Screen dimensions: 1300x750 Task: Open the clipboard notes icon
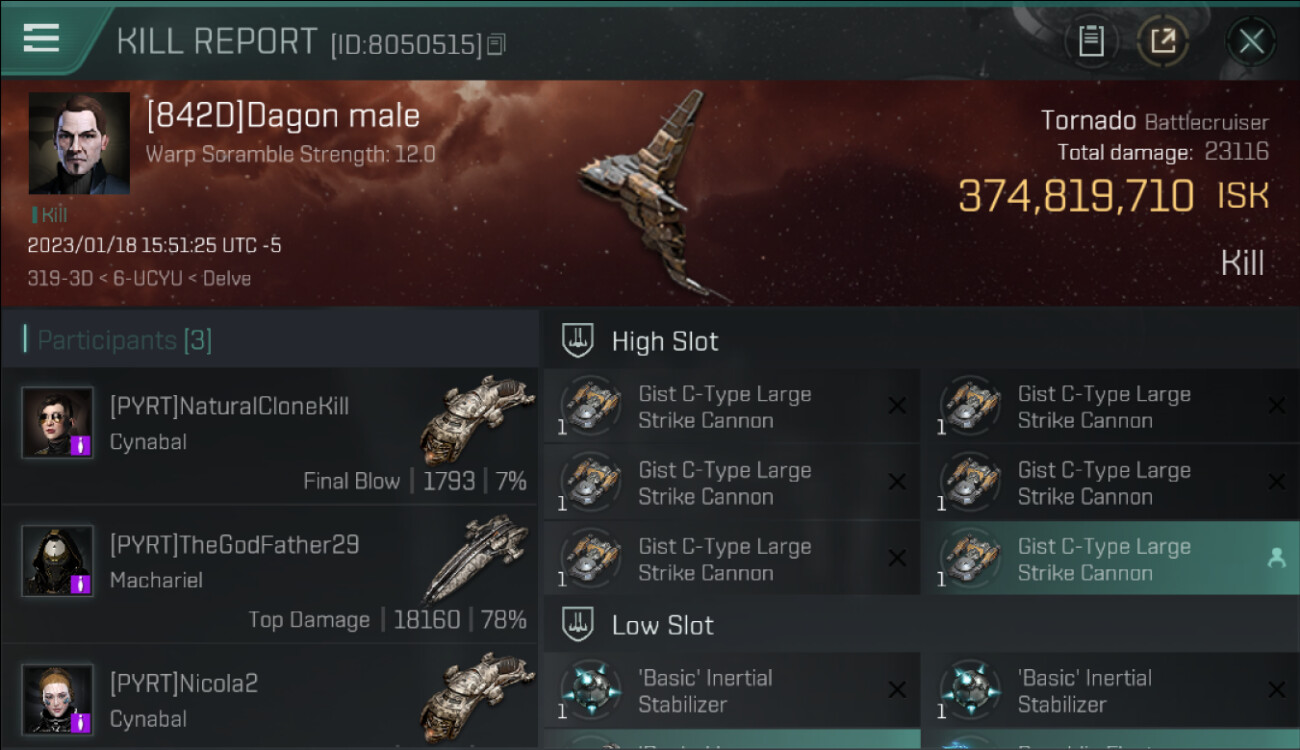coord(1091,41)
